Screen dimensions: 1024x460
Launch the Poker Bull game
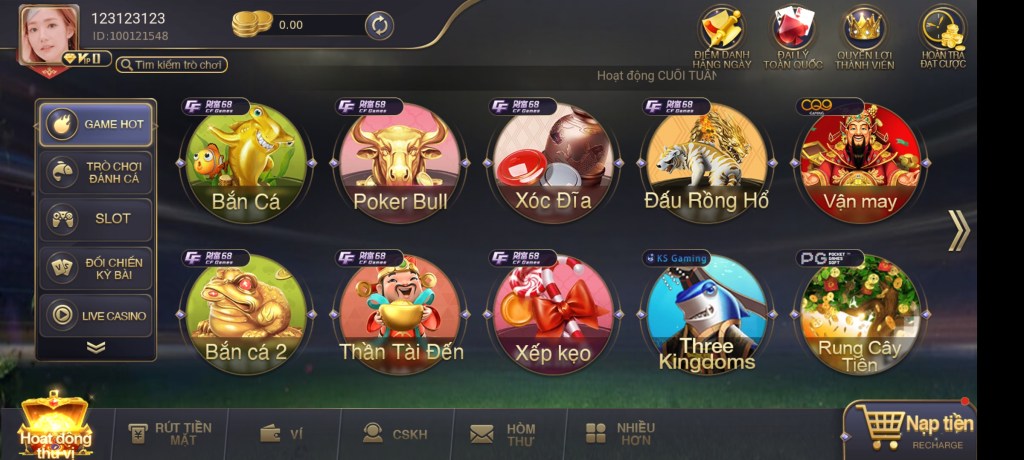(x=400, y=161)
